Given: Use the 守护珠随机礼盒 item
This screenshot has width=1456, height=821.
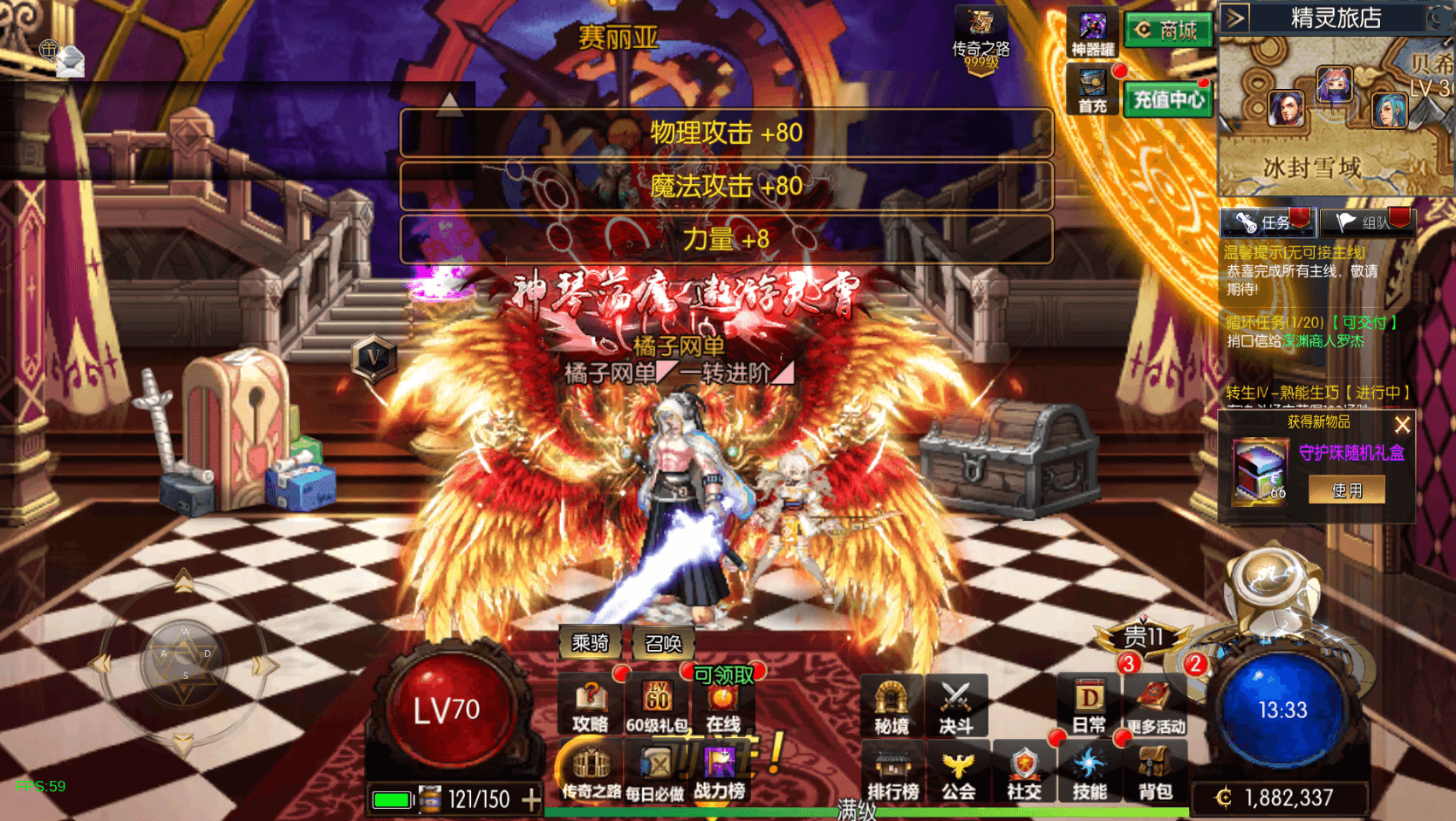Looking at the screenshot, I should click(1347, 490).
